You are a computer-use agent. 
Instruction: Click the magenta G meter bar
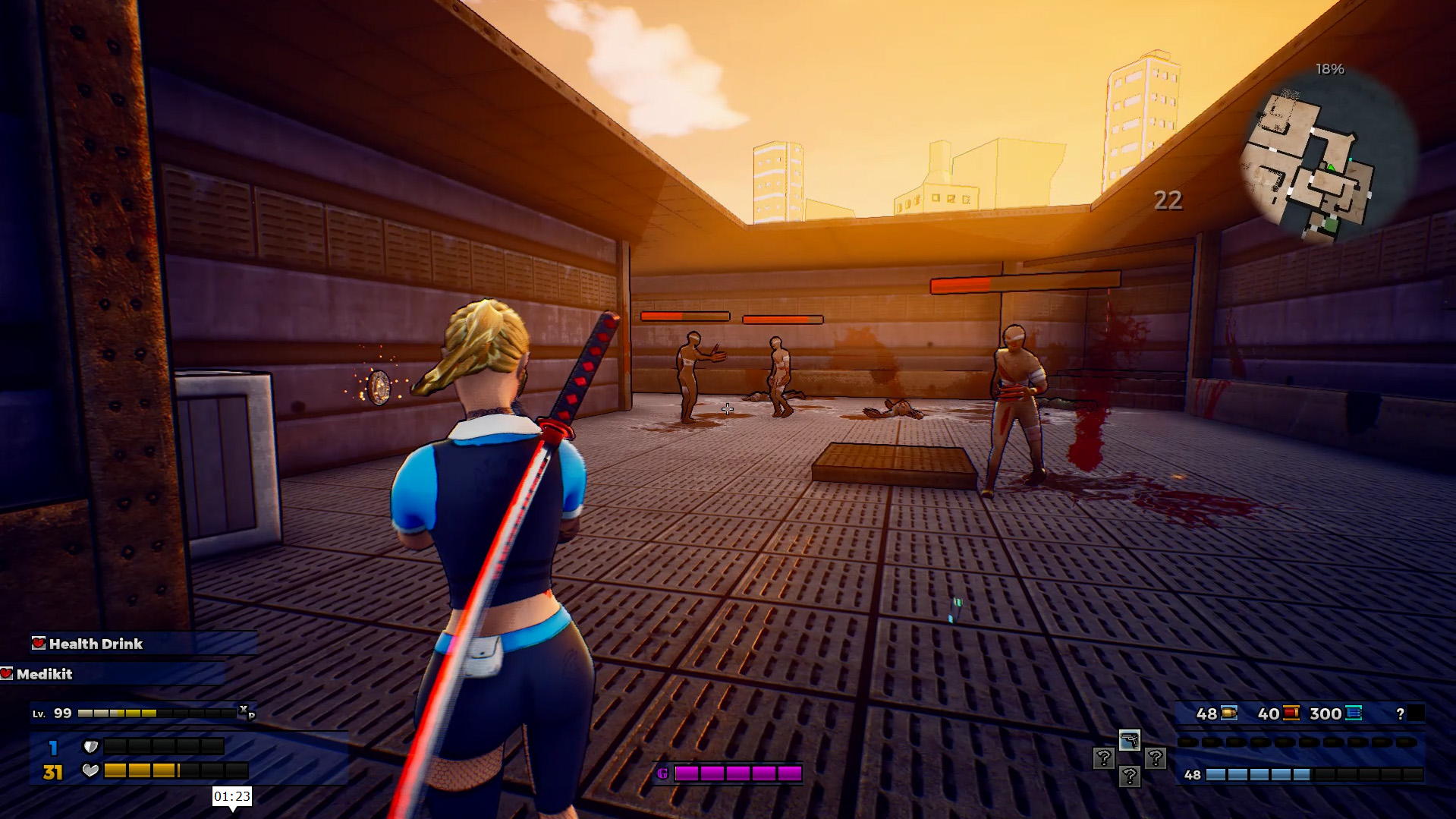point(740,773)
